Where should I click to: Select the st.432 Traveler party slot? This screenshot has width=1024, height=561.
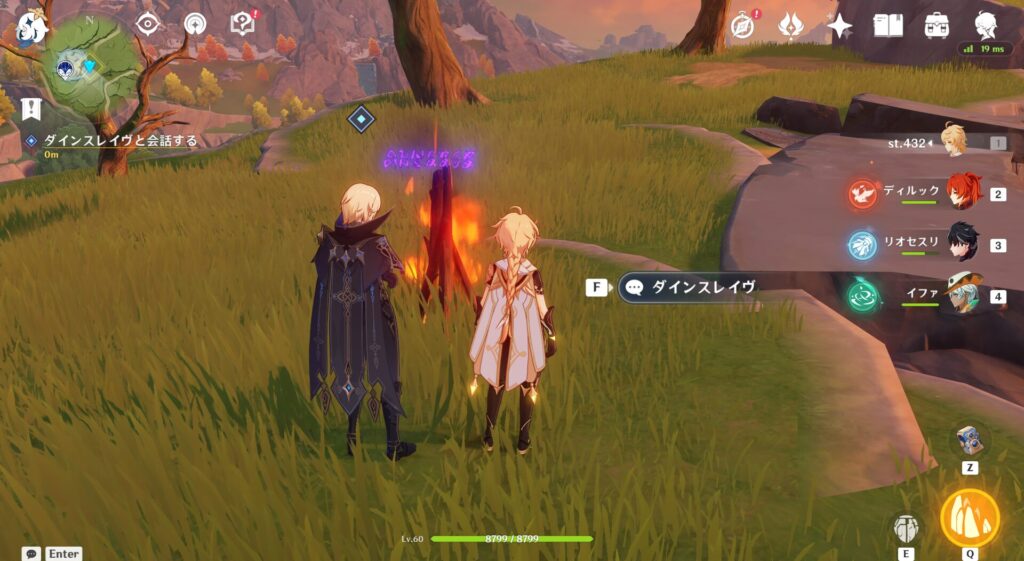pos(952,143)
